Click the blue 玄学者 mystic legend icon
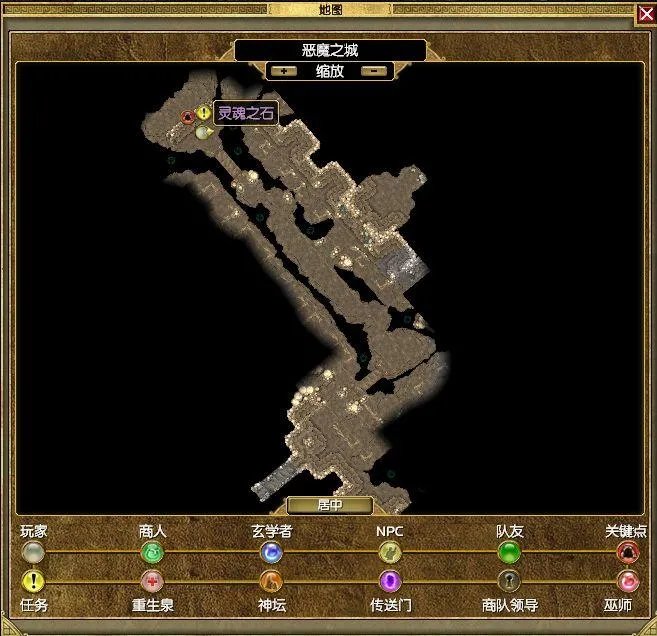The width and height of the screenshot is (657, 636). click(x=271, y=552)
